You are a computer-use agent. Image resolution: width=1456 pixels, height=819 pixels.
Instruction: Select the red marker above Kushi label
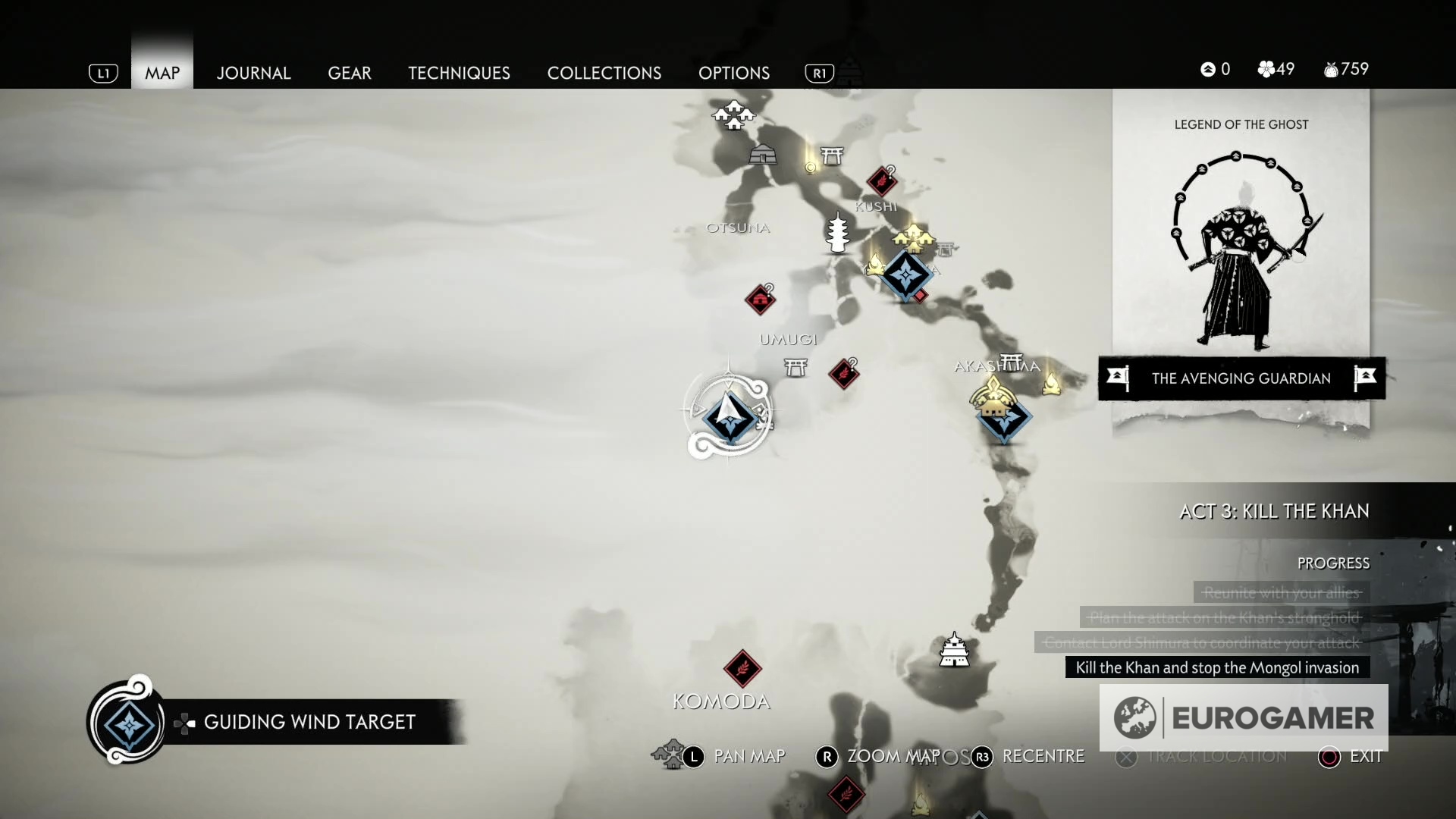point(881,181)
